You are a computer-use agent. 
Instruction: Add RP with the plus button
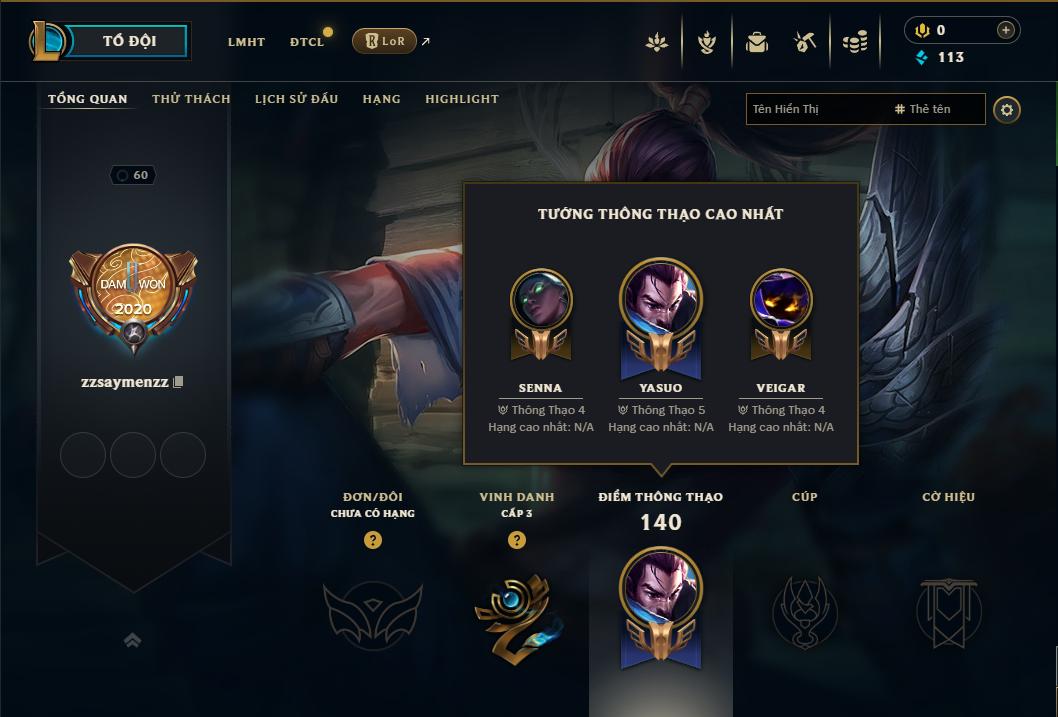tap(1005, 30)
